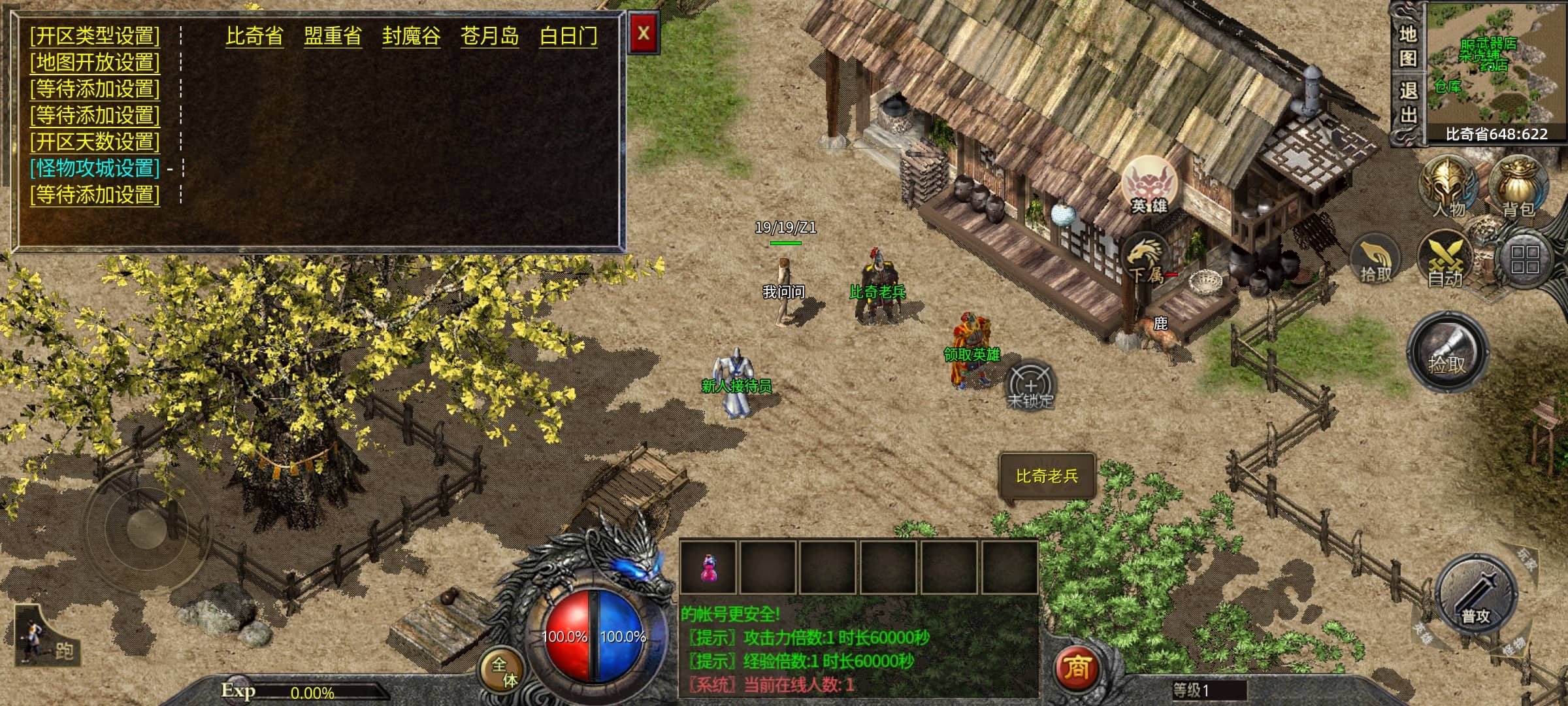Select the pink potion hotbar slot
This screenshot has height=706, width=1568.
click(708, 567)
